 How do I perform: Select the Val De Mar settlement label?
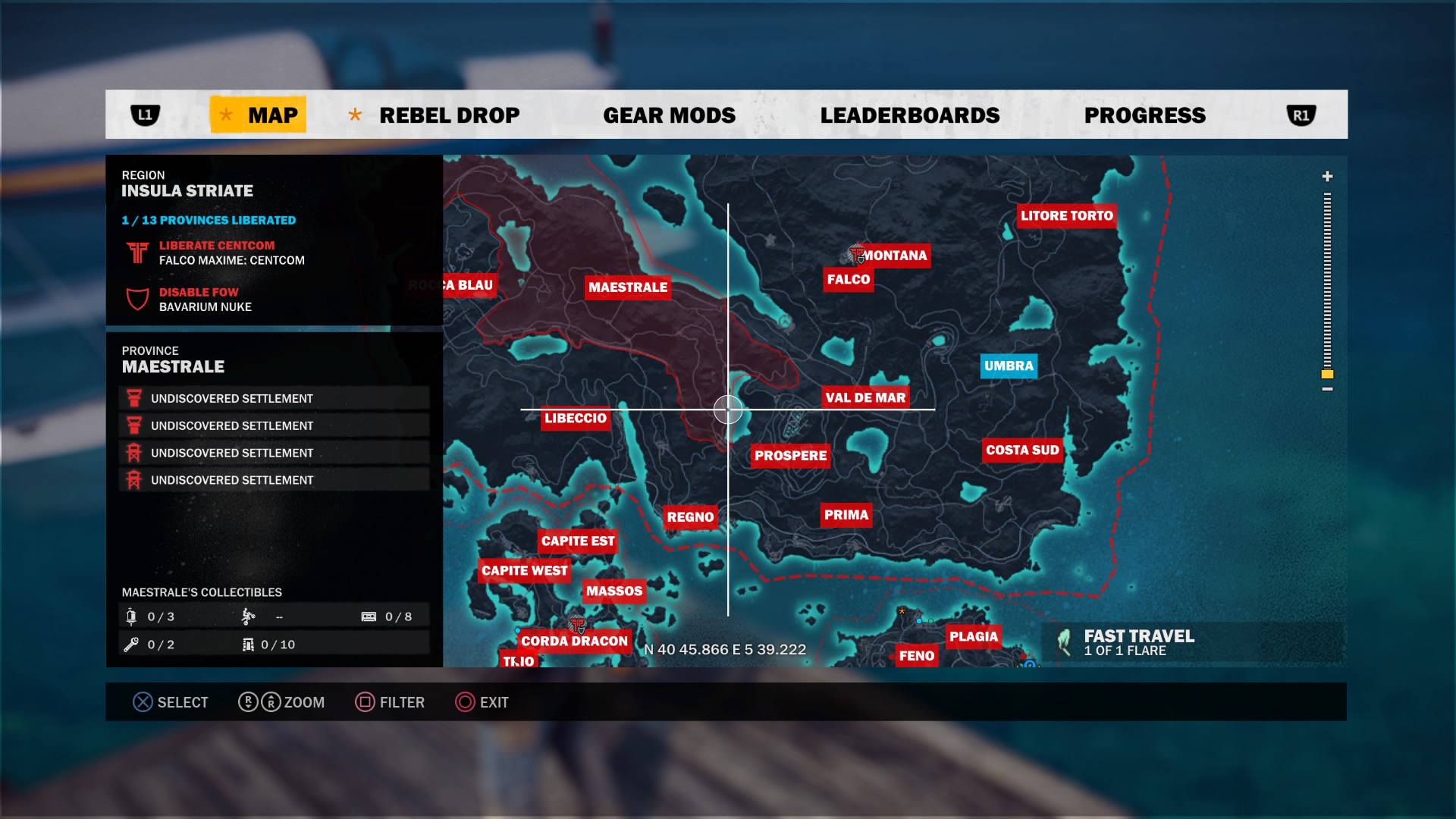coord(865,397)
